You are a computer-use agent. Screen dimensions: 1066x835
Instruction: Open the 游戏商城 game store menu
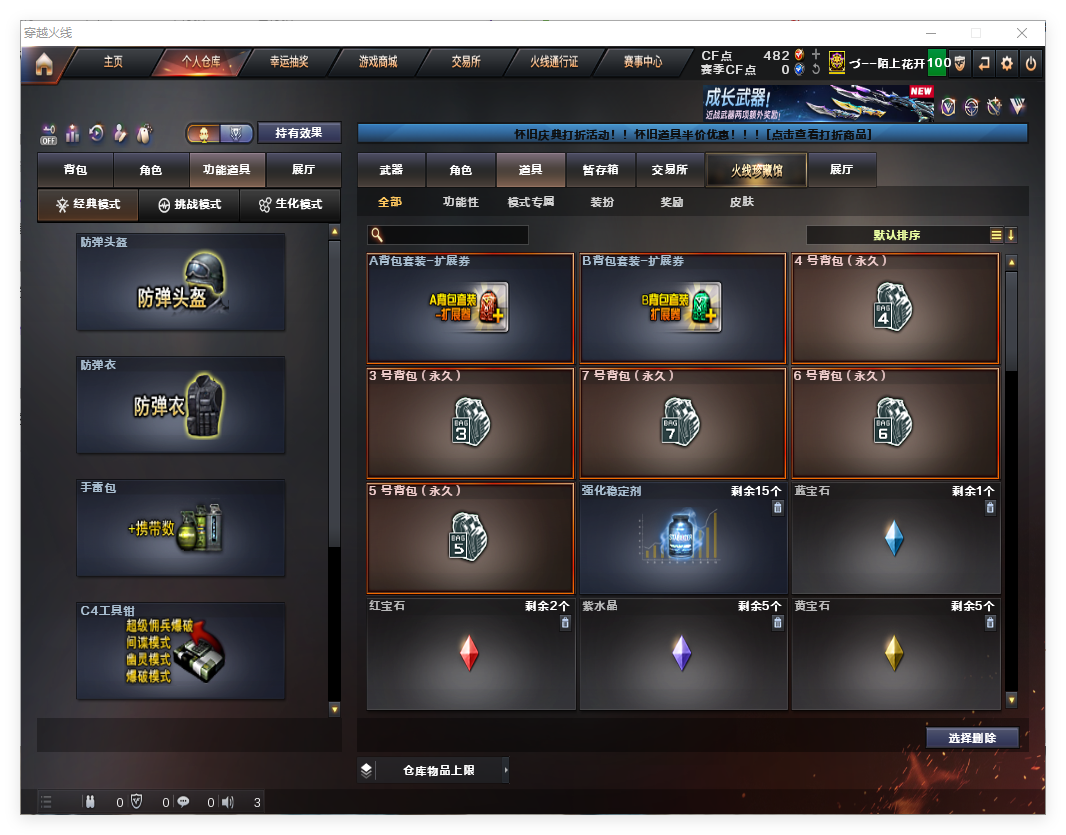tap(378, 62)
